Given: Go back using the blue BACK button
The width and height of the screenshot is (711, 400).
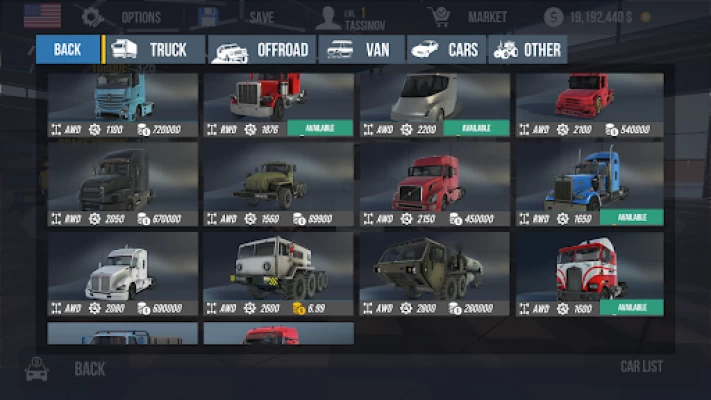Looking at the screenshot, I should pyautogui.click(x=68, y=50).
